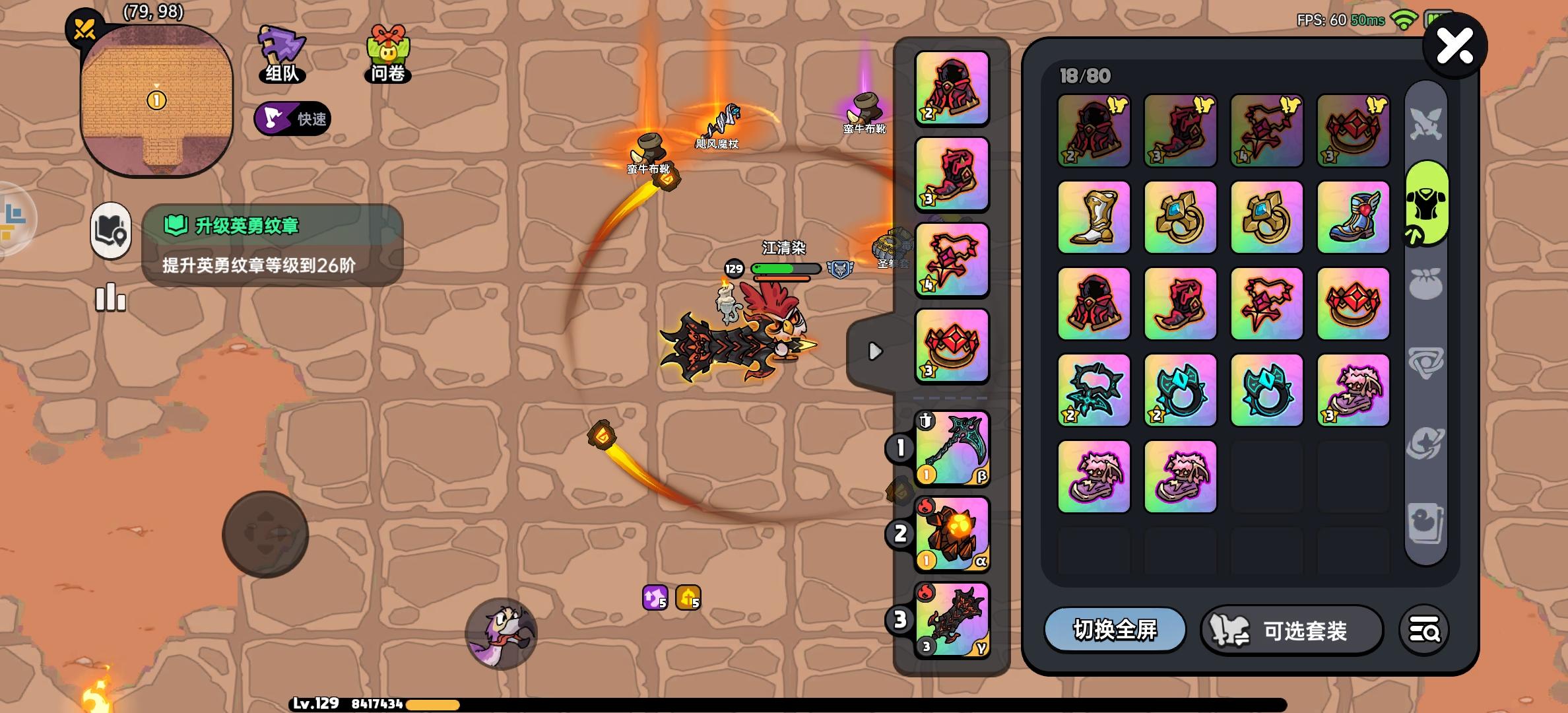1568x713 pixels.
Task: Select the golden boot item in inventory
Action: [1093, 218]
